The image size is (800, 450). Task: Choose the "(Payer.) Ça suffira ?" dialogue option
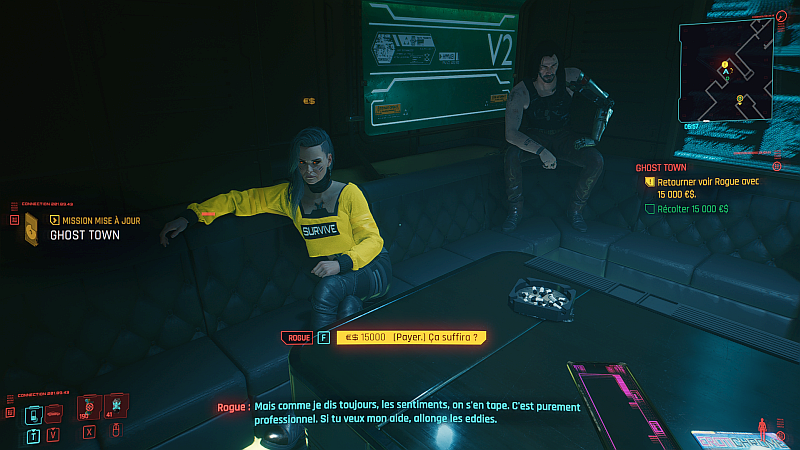click(412, 338)
